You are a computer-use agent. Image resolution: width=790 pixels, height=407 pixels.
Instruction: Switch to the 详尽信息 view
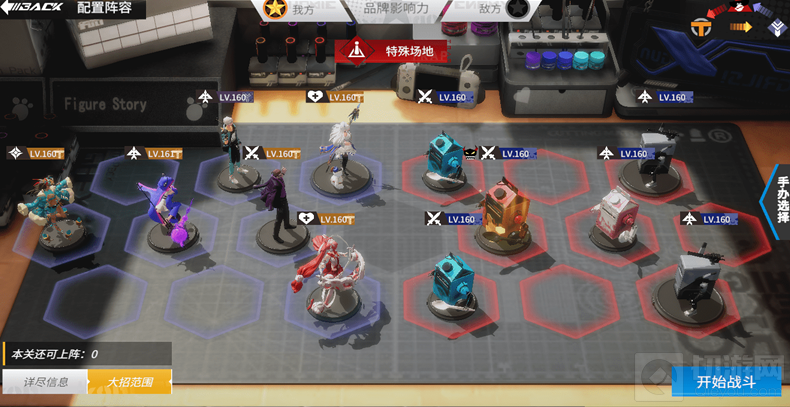click(46, 382)
